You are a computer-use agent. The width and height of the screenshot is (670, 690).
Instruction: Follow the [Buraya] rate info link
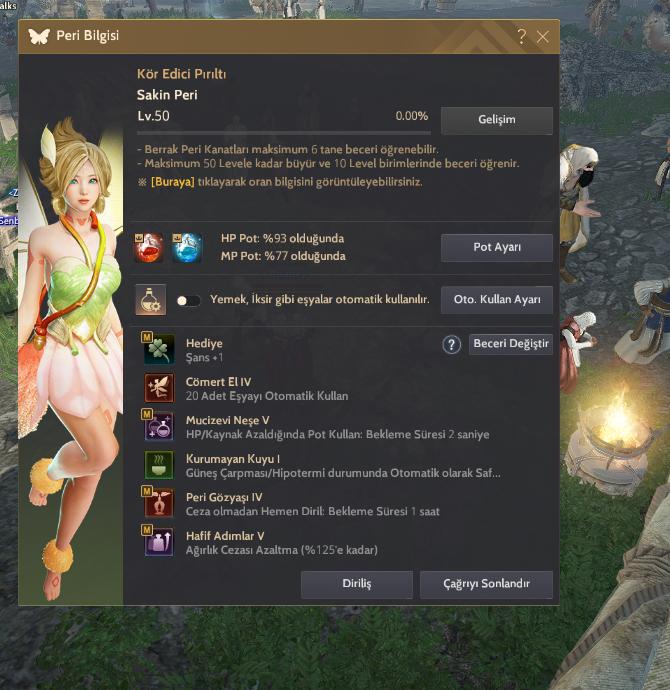coord(174,183)
